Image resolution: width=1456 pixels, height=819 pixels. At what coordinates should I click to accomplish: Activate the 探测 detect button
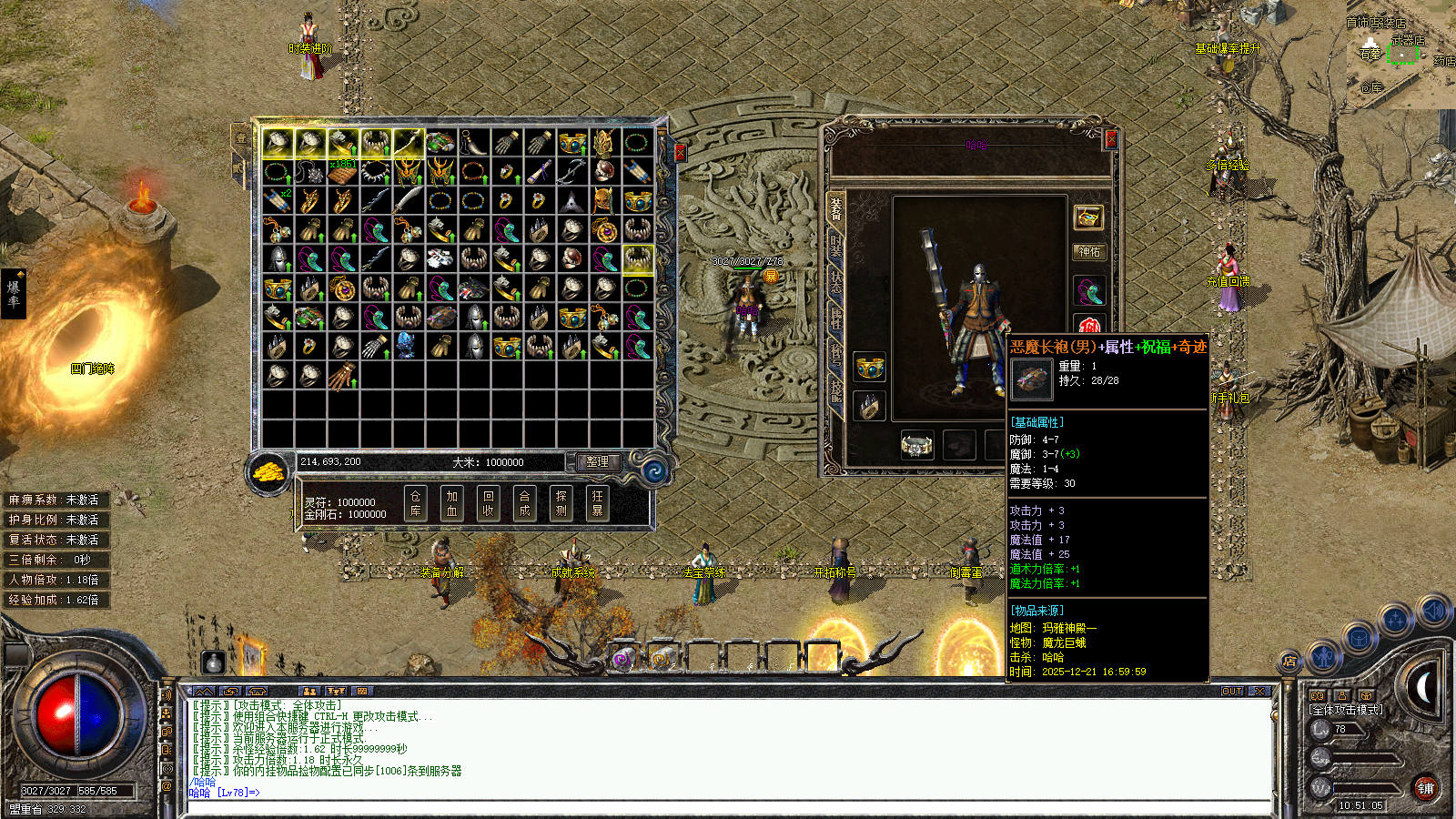click(561, 503)
